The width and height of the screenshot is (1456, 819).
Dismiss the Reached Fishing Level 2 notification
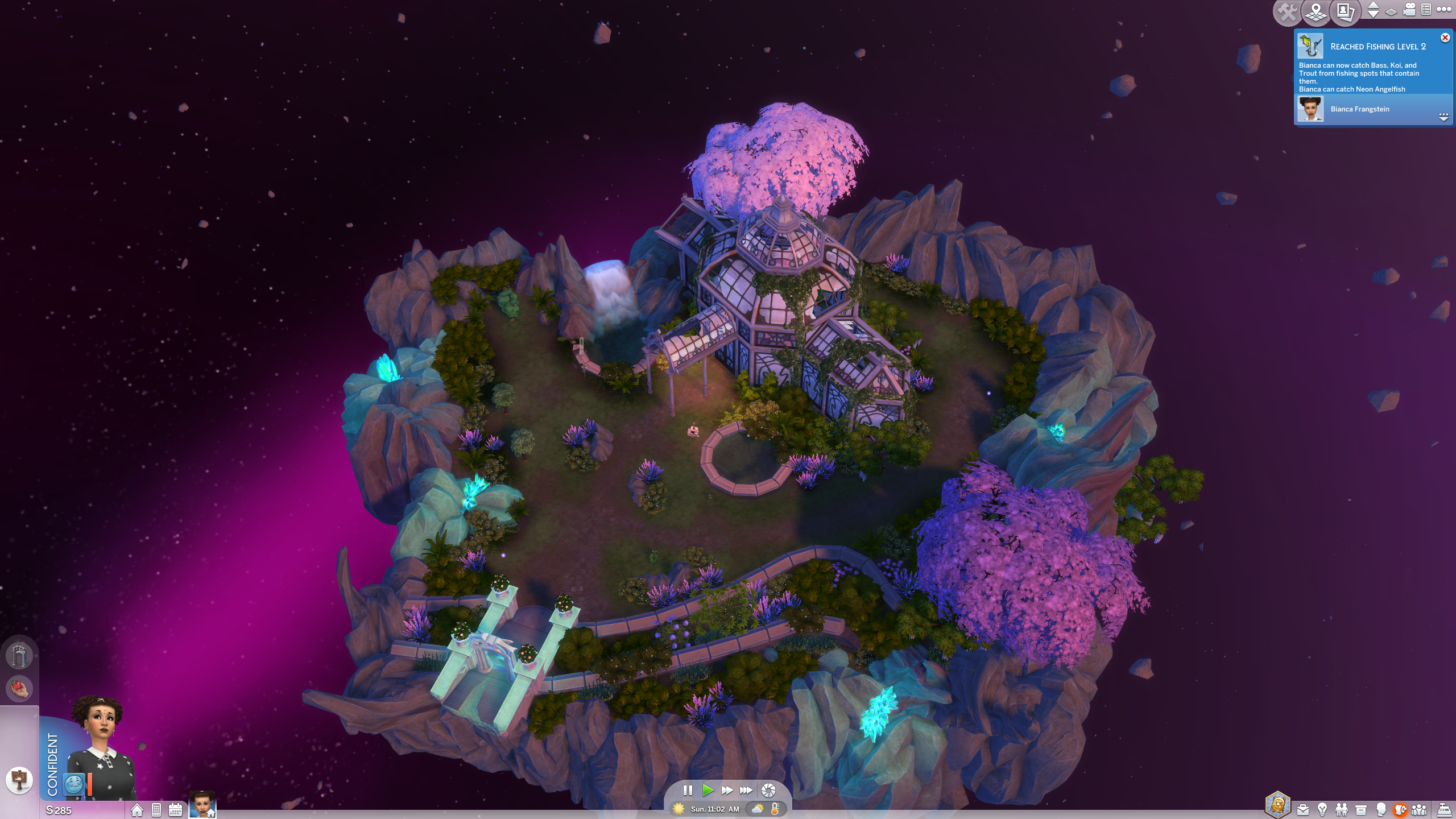coord(1445,37)
